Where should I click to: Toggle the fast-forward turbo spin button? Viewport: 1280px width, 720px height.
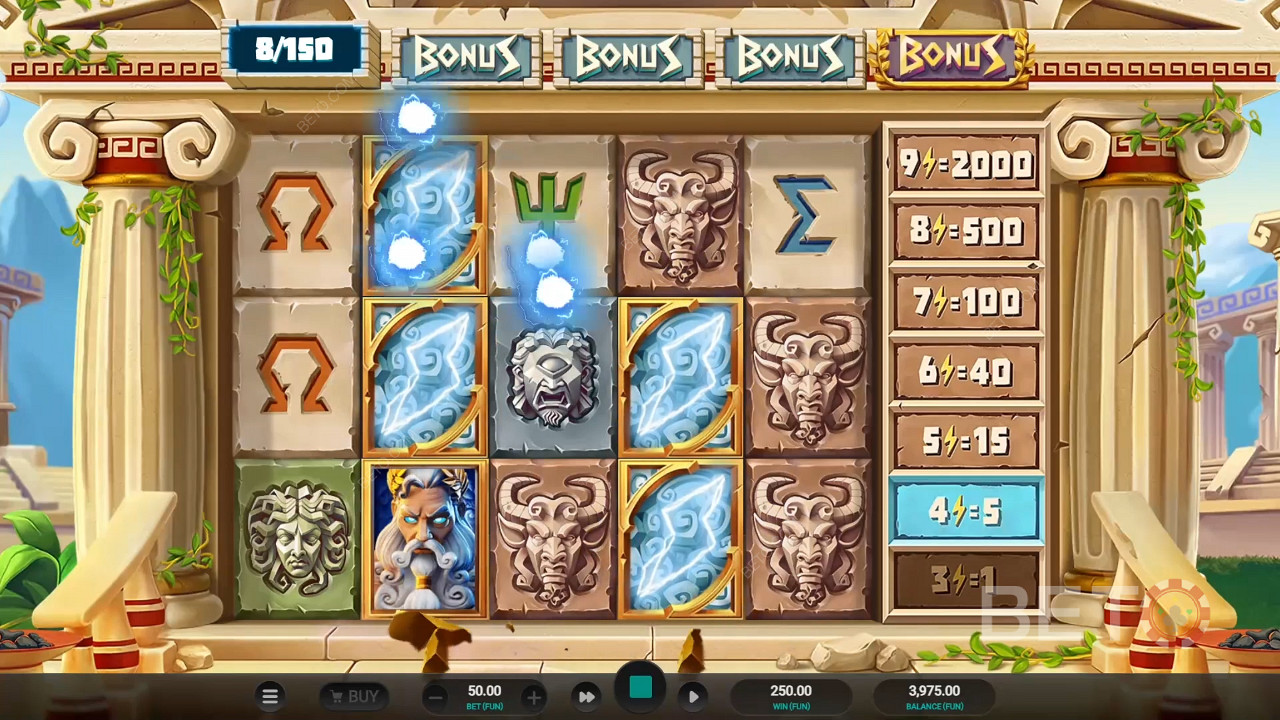(587, 696)
